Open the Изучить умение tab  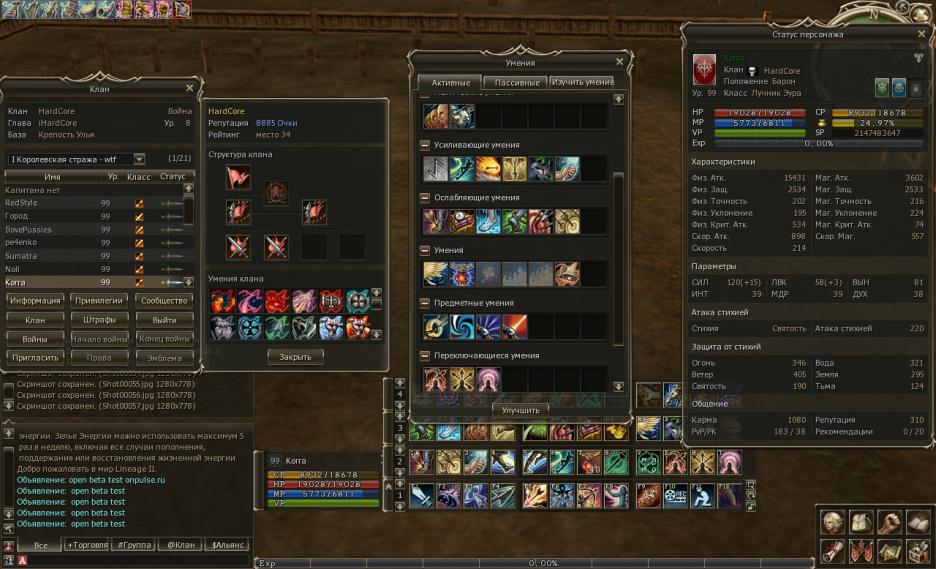pyautogui.click(x=582, y=82)
